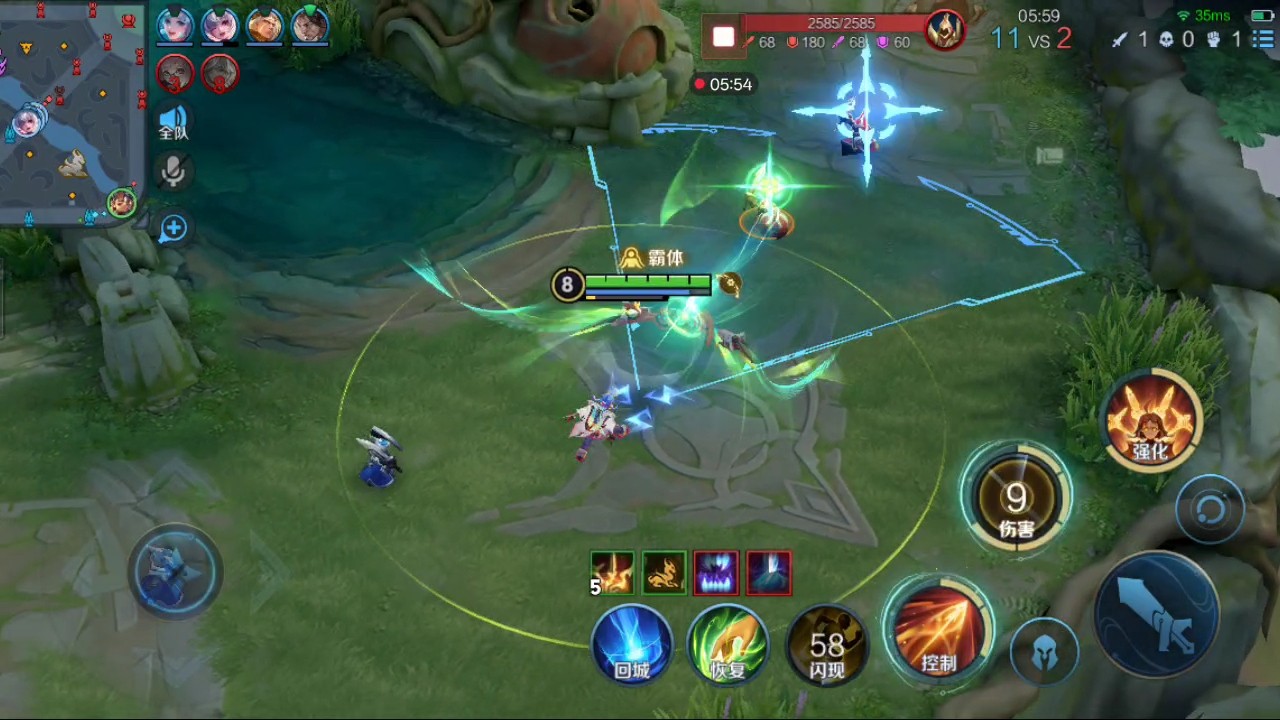Activate the 强化 ultimate skill
This screenshot has height=720, width=1280.
(1151, 419)
